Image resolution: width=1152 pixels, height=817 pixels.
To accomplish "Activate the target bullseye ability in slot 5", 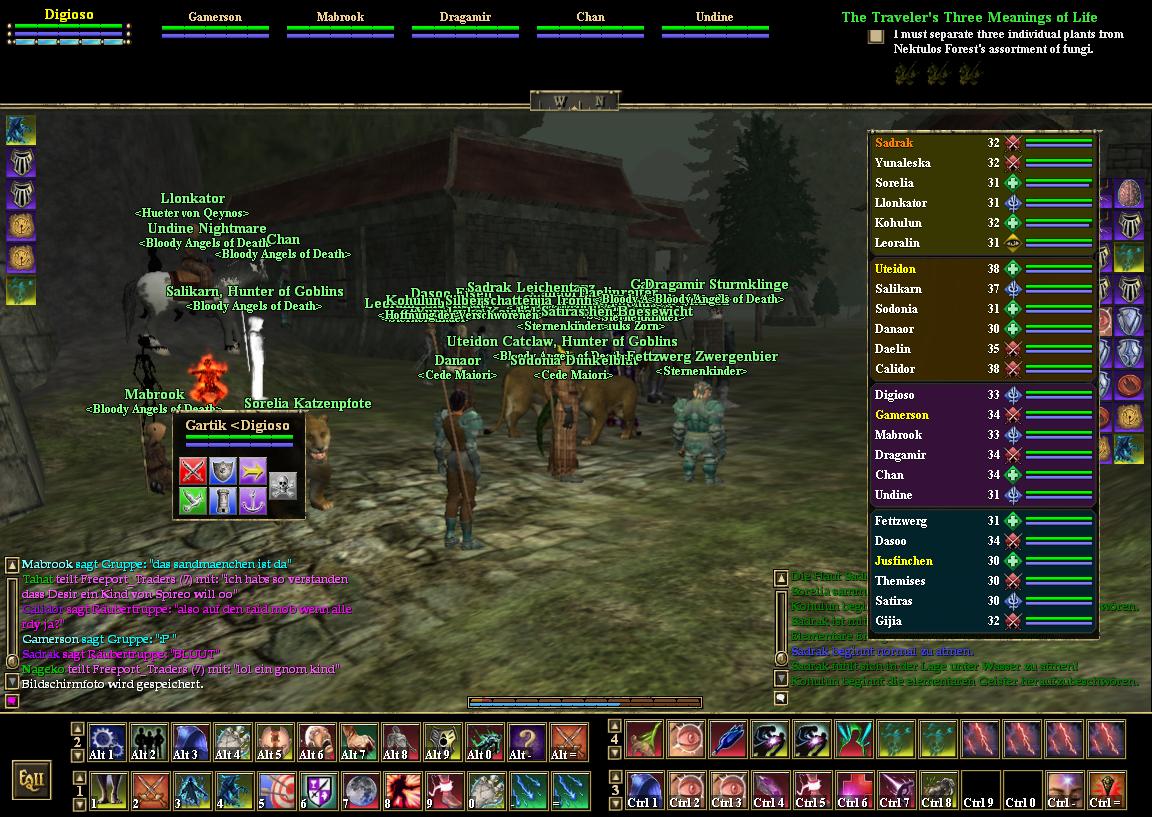I will click(273, 790).
